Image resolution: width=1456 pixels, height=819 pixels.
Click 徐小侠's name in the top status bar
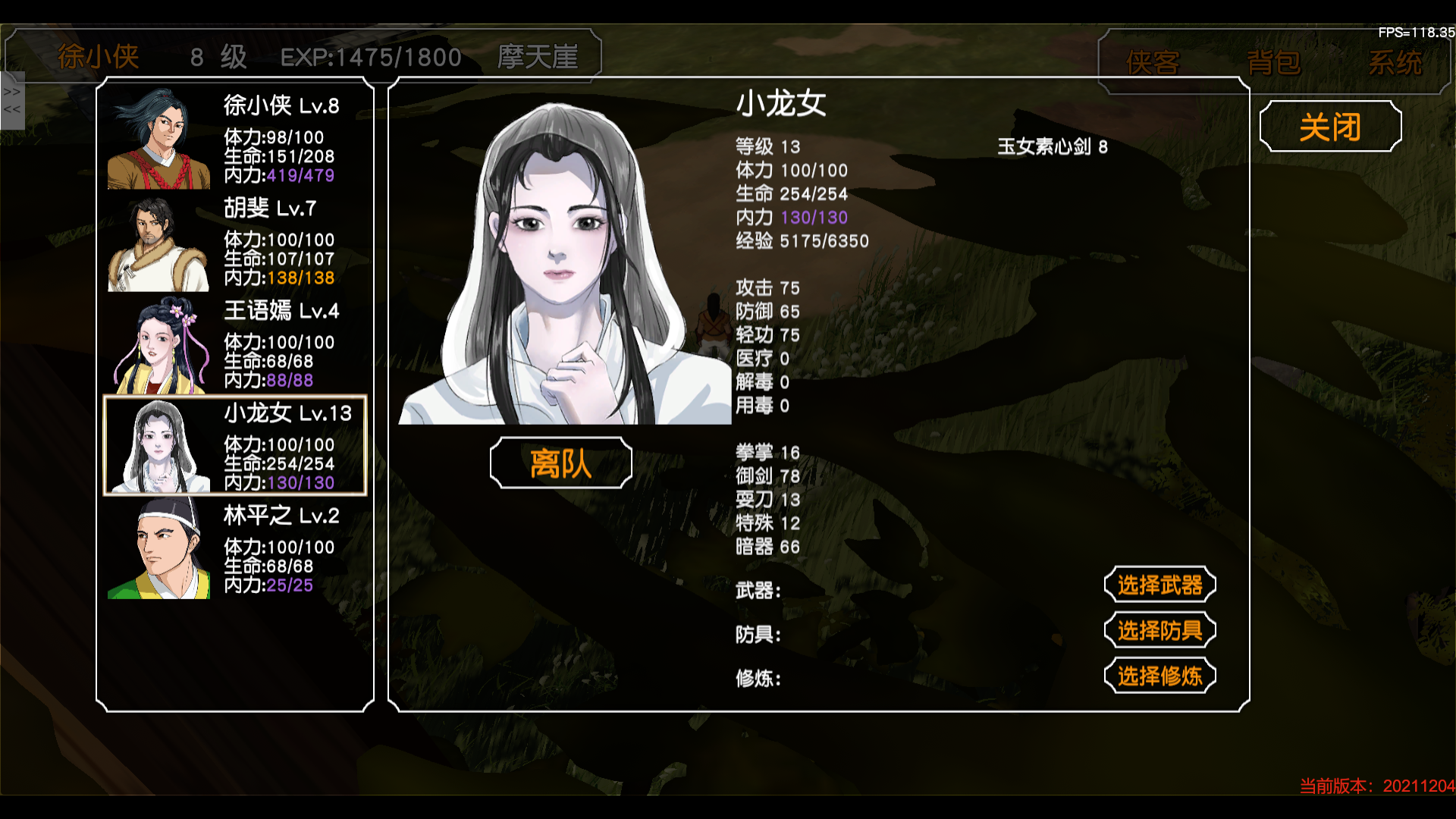97,56
